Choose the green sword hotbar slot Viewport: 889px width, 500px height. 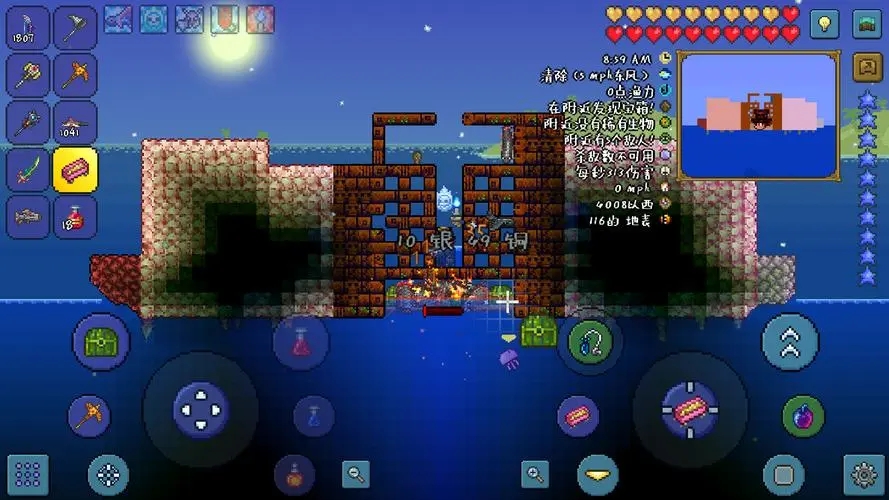(x=27, y=168)
